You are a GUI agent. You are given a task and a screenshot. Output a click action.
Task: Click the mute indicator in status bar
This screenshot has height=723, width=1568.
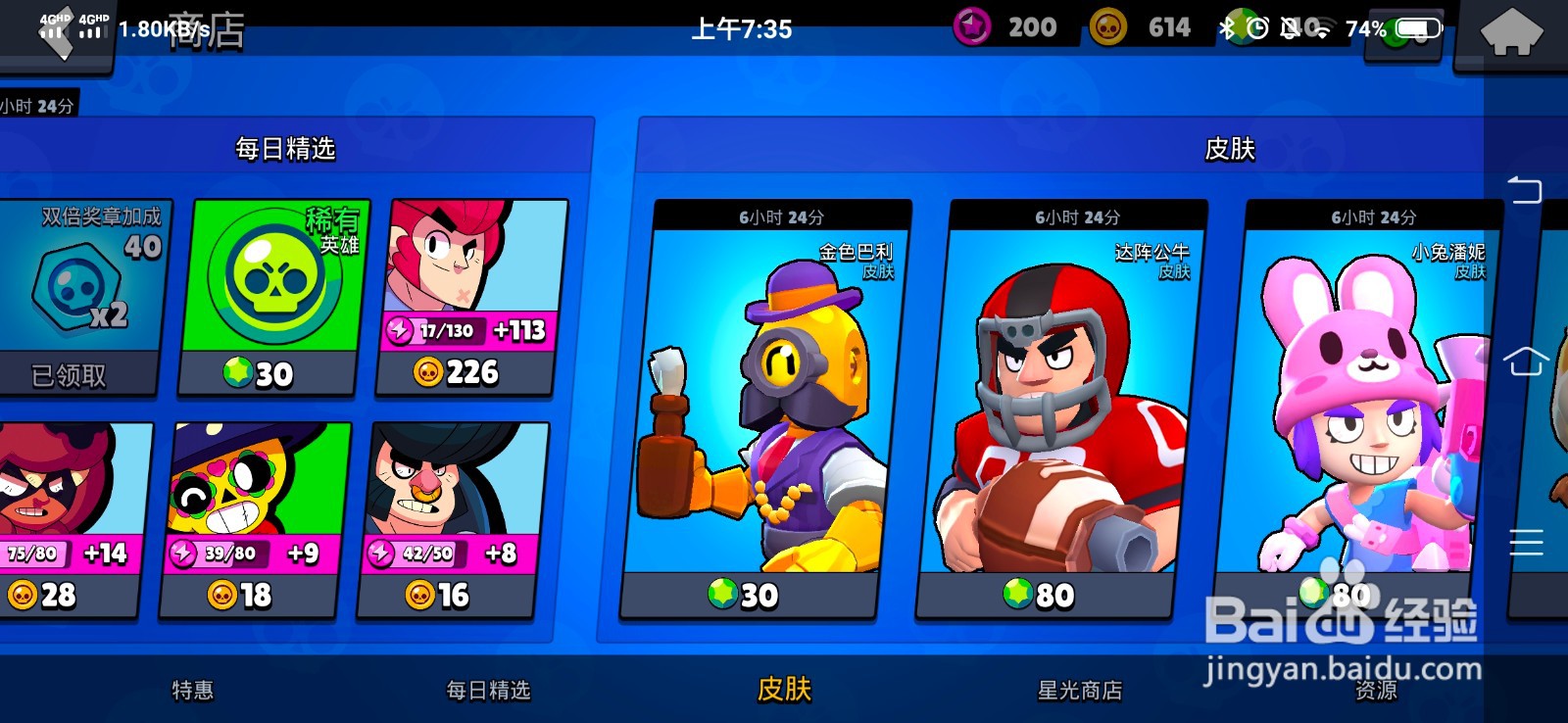1289,27
